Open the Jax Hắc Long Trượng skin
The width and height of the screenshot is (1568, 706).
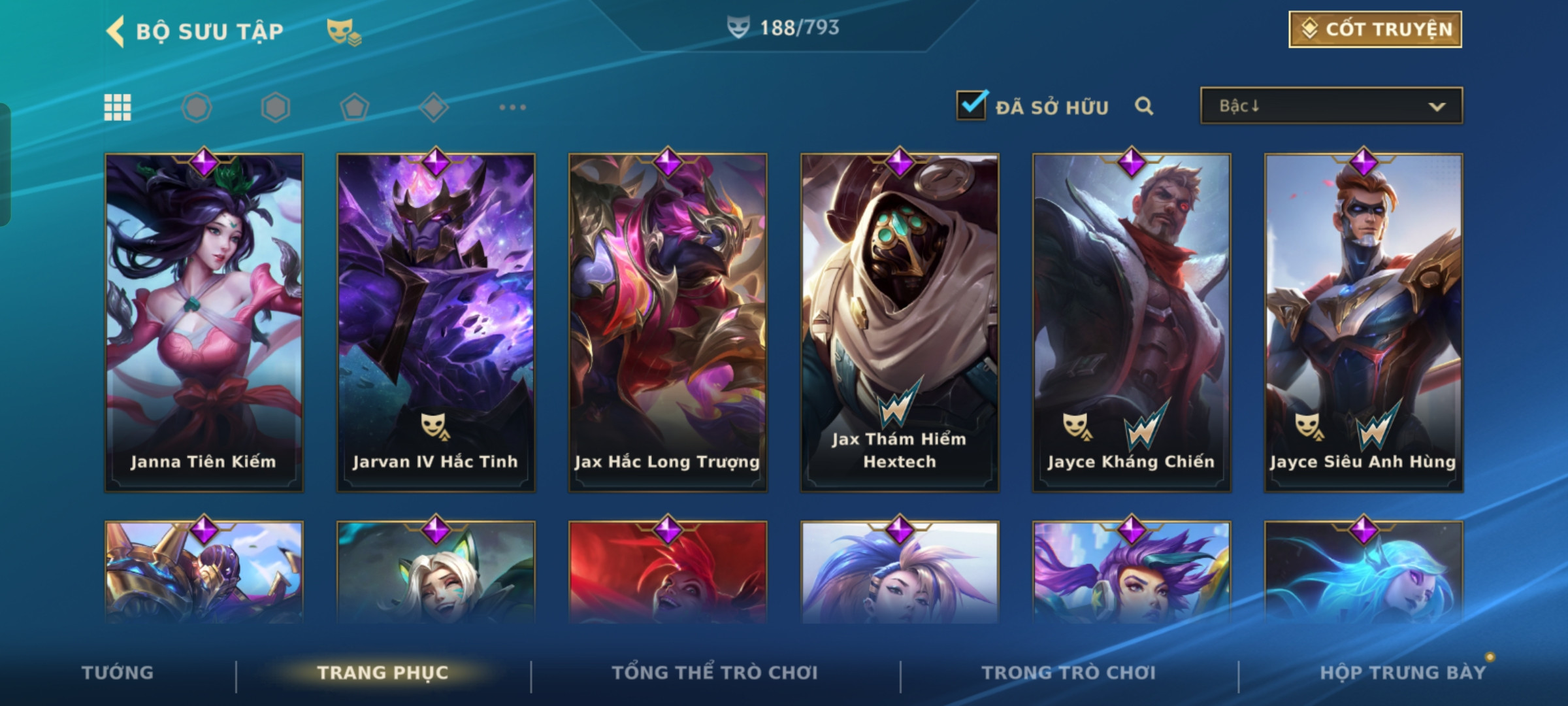click(x=668, y=322)
